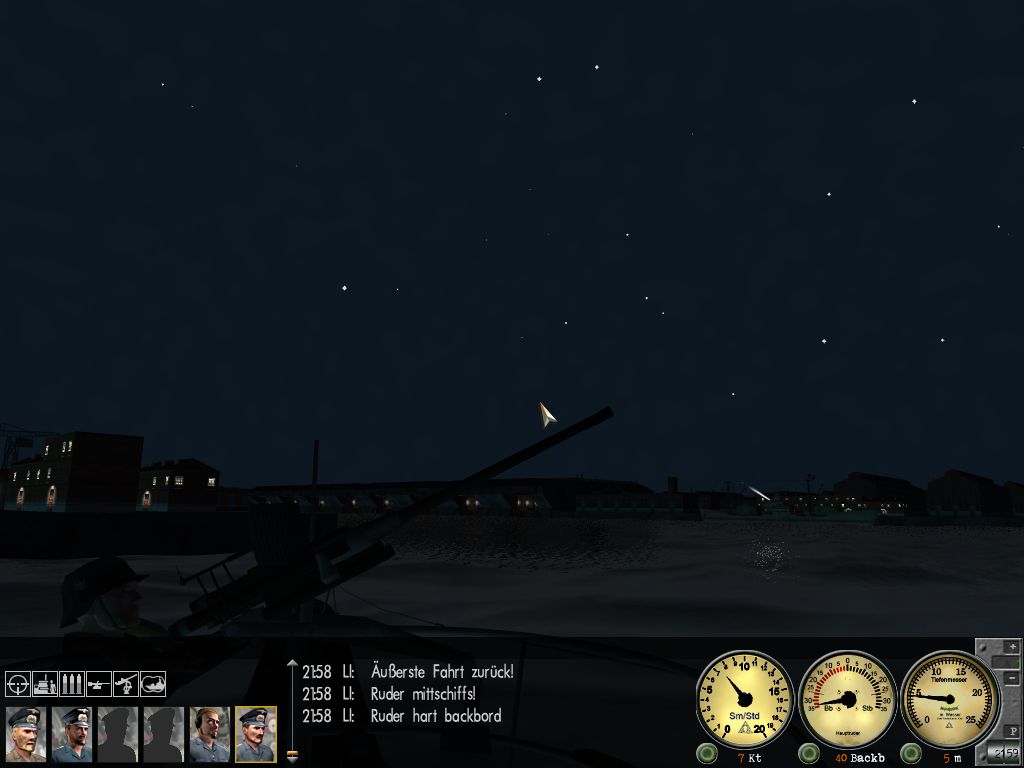
Task: Set depth on the Tiefenmesser gauge
Action: 950,698
